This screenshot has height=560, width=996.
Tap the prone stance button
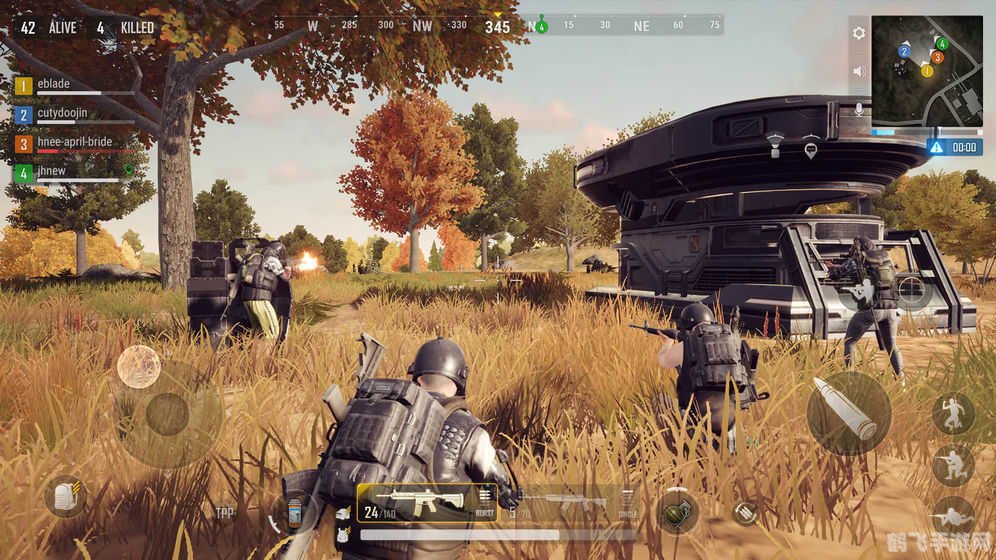point(953,516)
